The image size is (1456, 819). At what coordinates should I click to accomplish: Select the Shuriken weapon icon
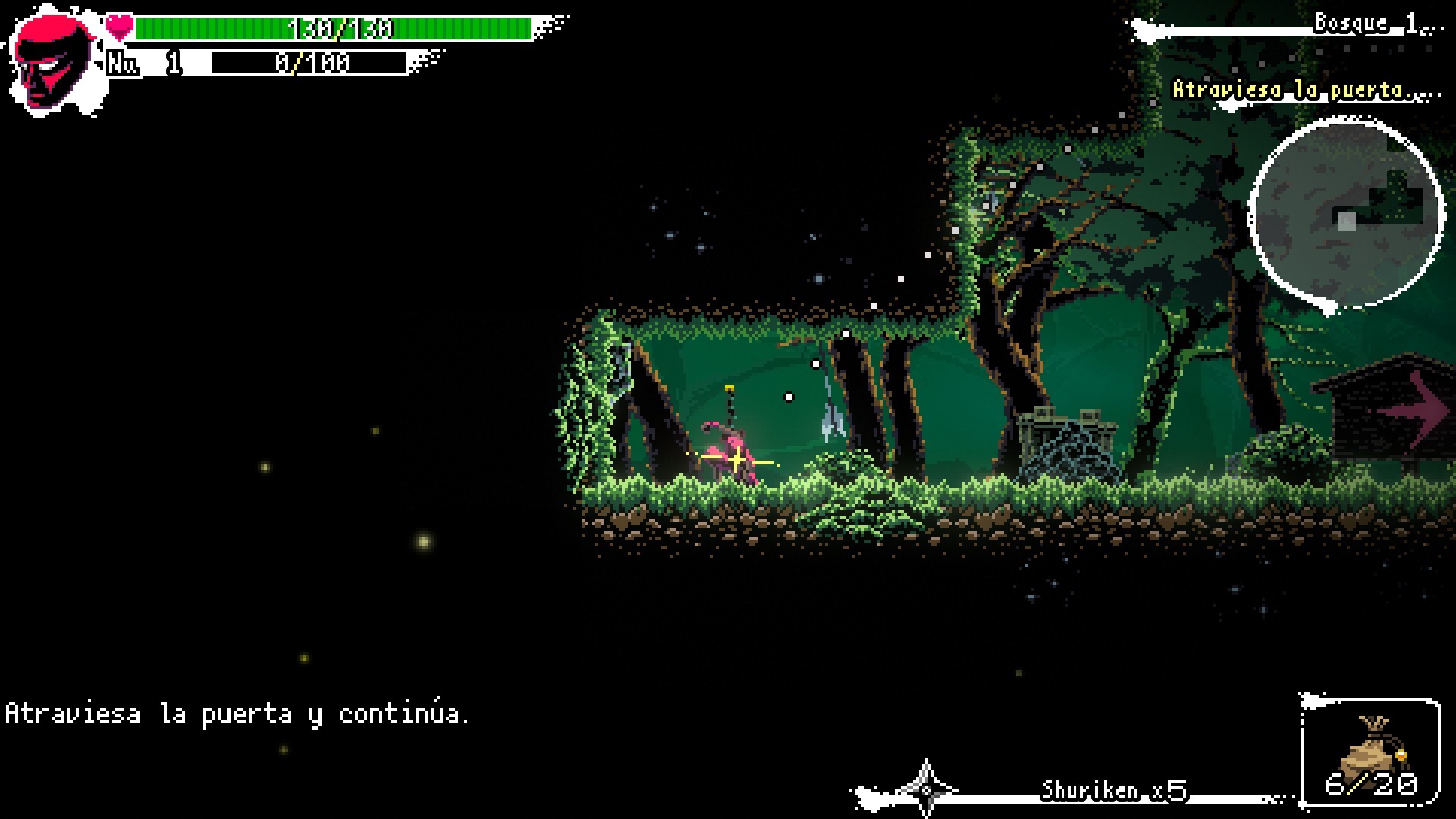(x=927, y=789)
